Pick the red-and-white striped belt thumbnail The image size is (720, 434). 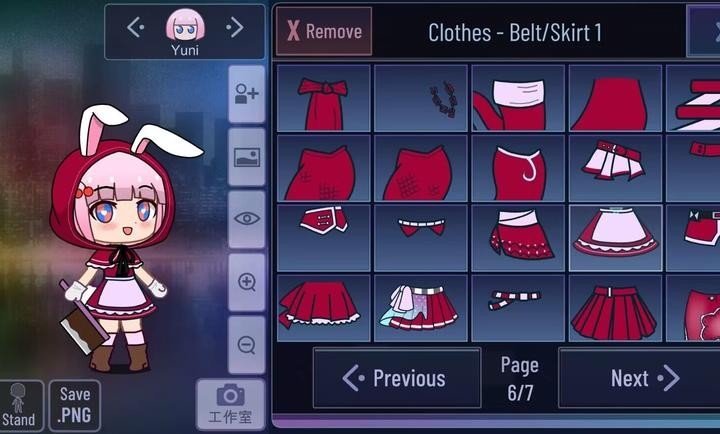(517, 308)
